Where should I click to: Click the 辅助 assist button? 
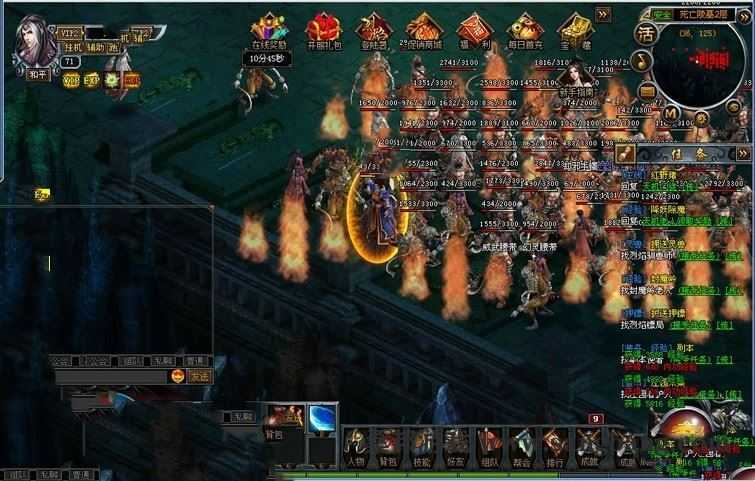pos(94,47)
